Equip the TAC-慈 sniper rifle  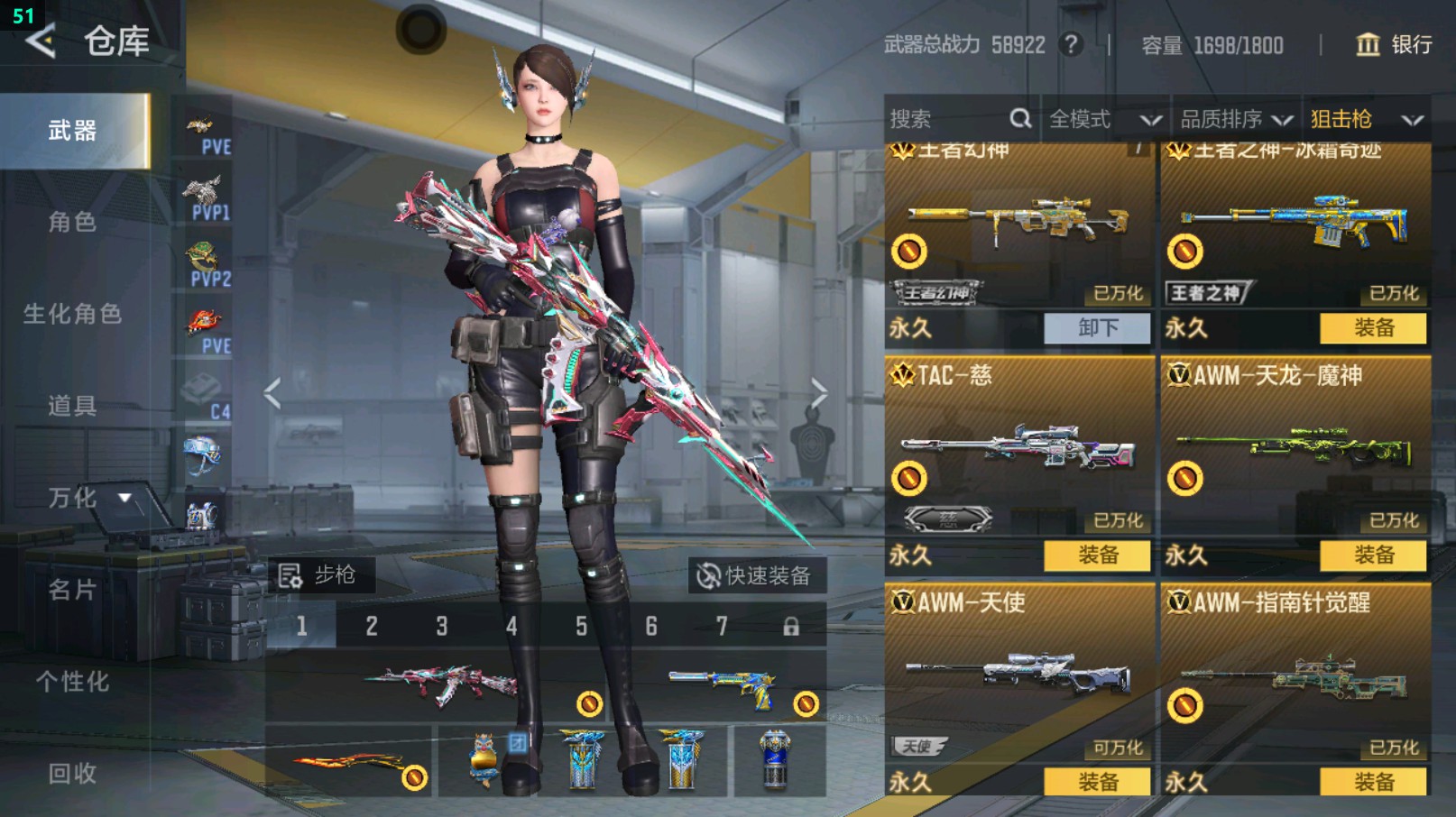point(1097,555)
